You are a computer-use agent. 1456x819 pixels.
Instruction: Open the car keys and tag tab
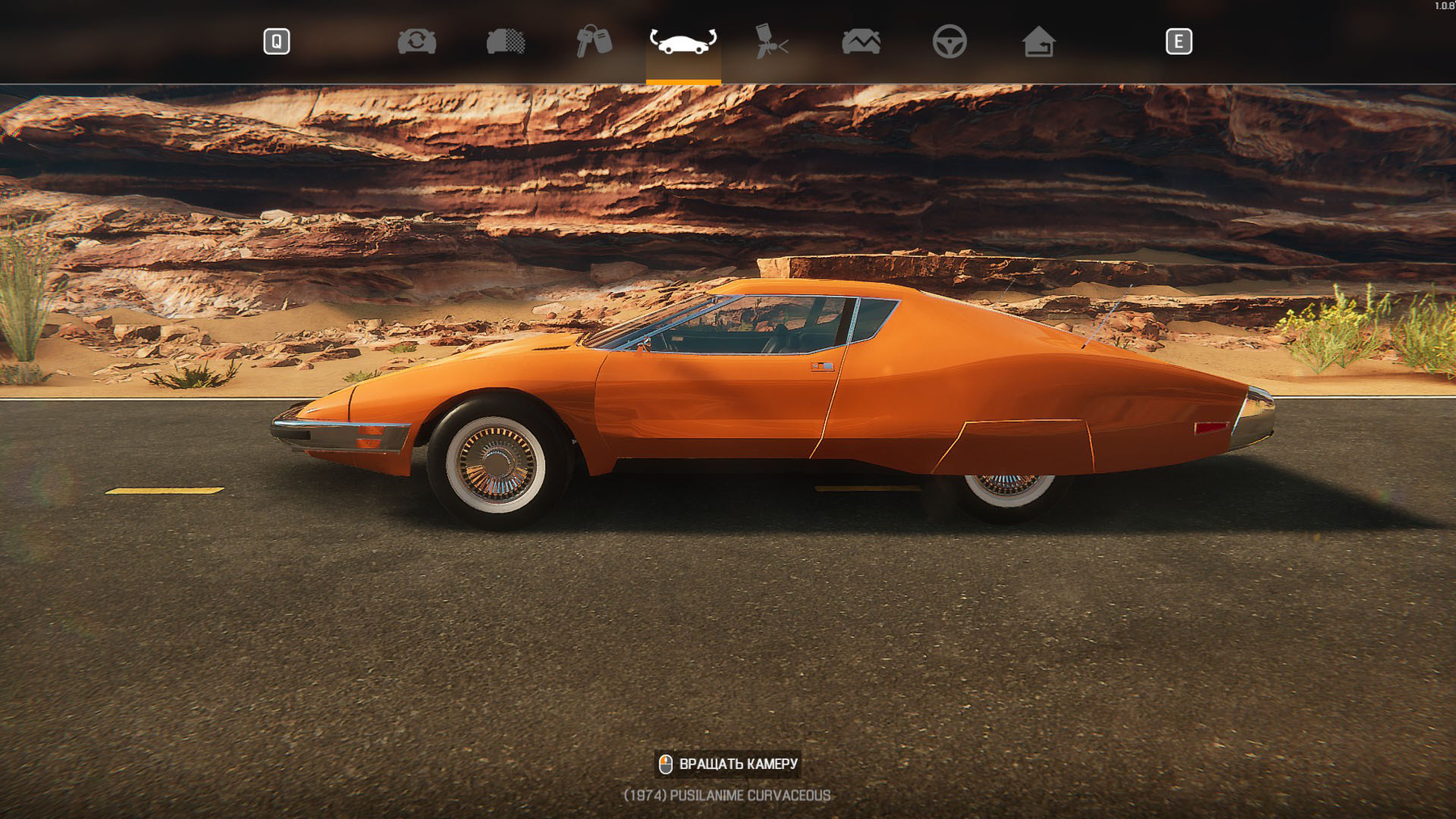coord(594,41)
